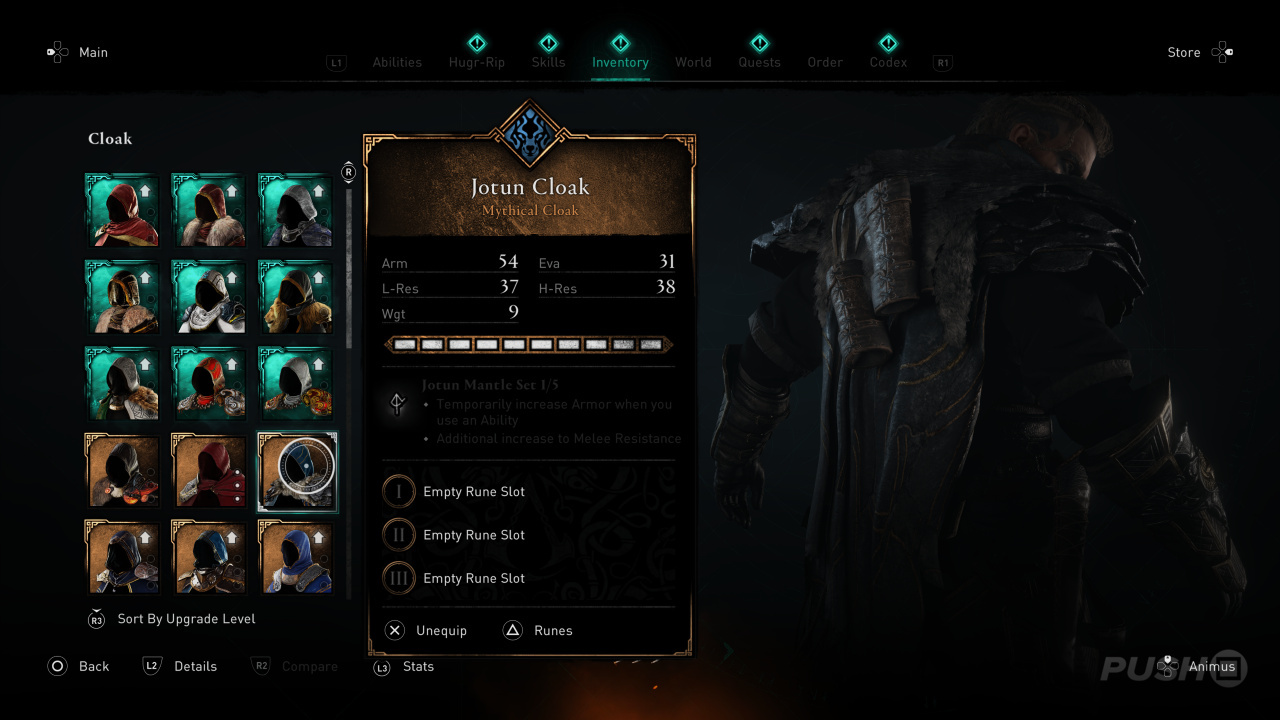This screenshot has height=720, width=1280.
Task: Choose the red cloak with buttoned cape
Action: point(210,471)
